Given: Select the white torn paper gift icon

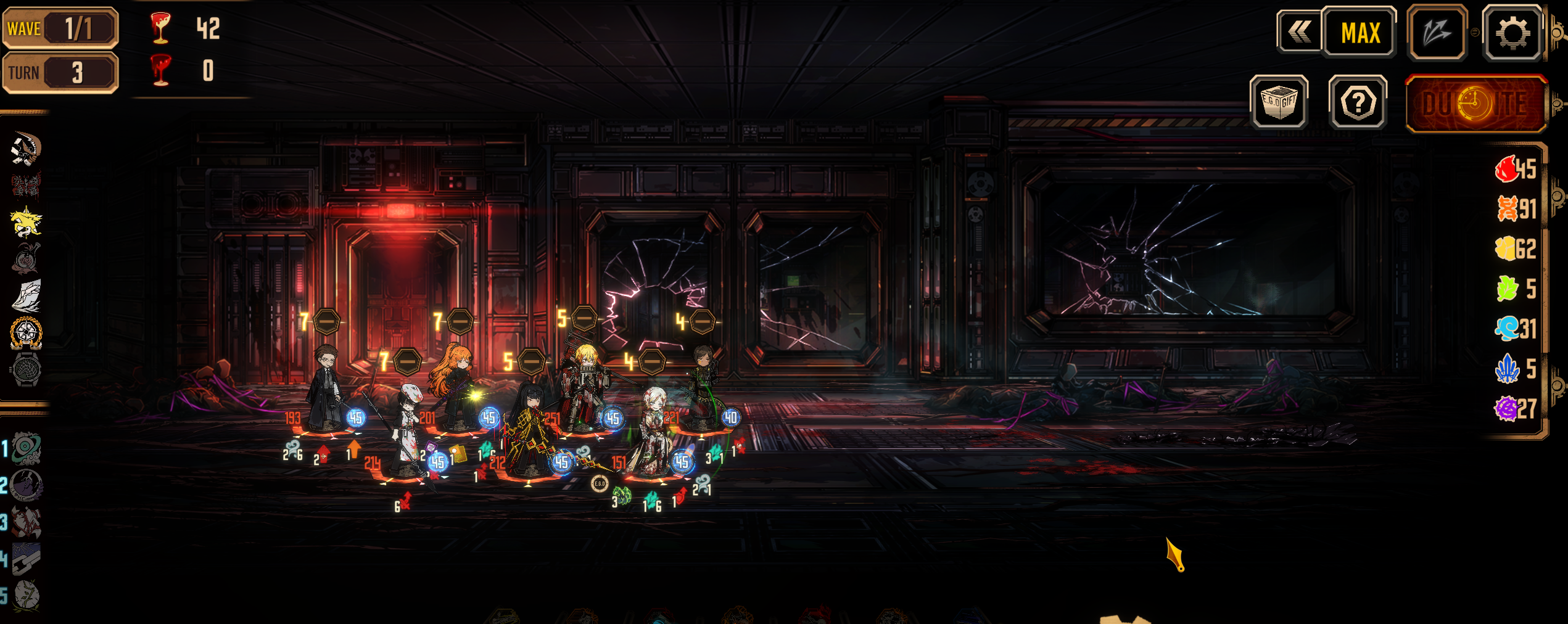Looking at the screenshot, I should pos(27,295).
